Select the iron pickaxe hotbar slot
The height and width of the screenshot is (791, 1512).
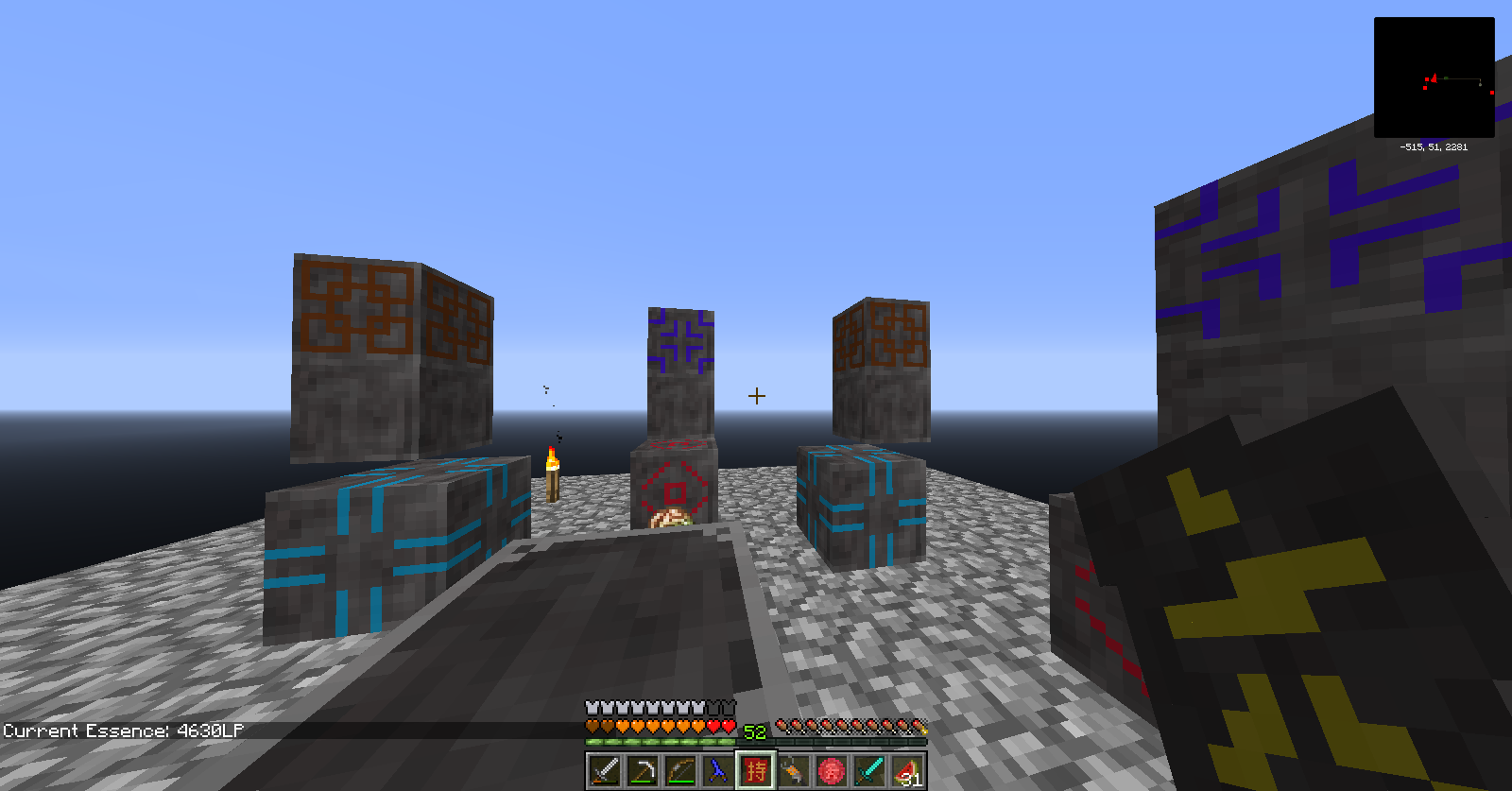pos(643,771)
